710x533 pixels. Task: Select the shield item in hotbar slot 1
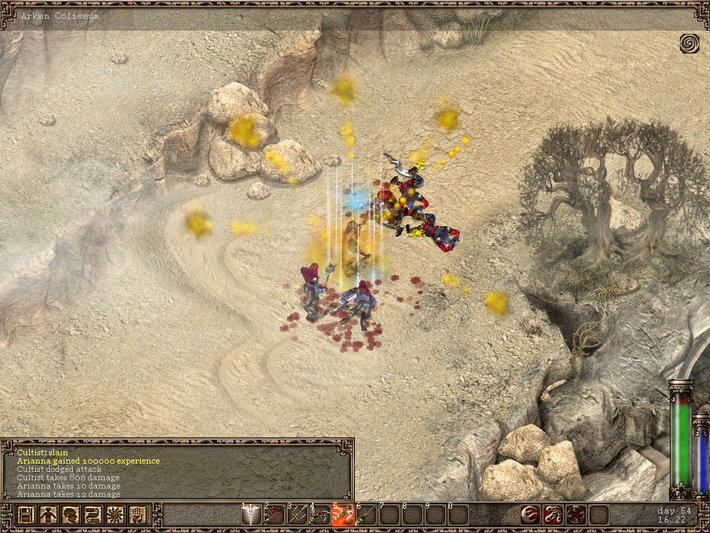pos(252,515)
